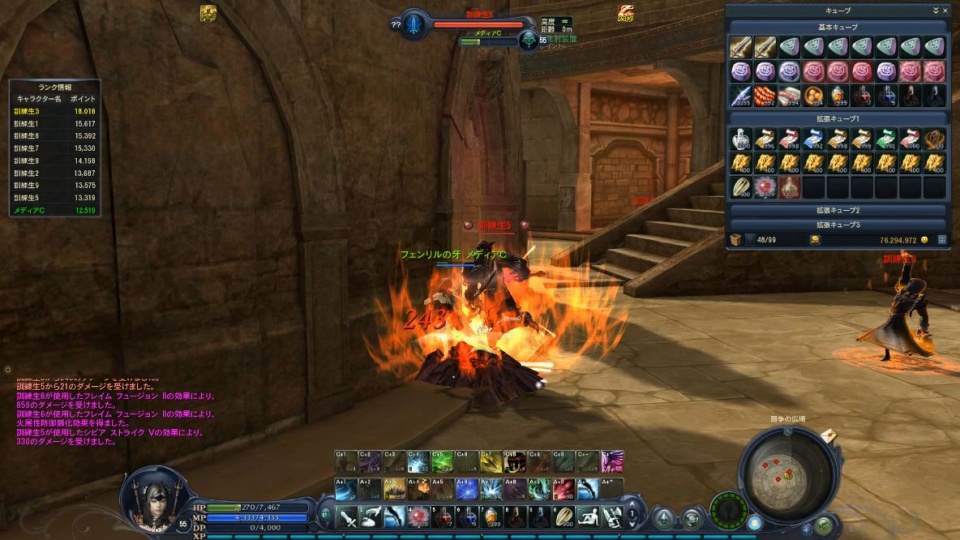Select the red bead string item in the cube
This screenshot has width=960, height=540.
coord(765,96)
